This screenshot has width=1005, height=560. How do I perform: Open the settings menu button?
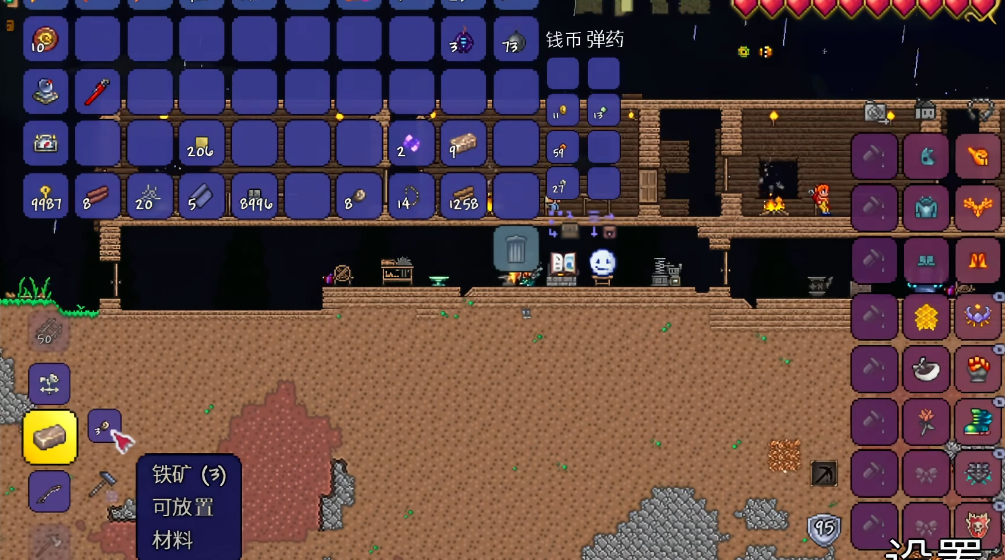point(945,549)
